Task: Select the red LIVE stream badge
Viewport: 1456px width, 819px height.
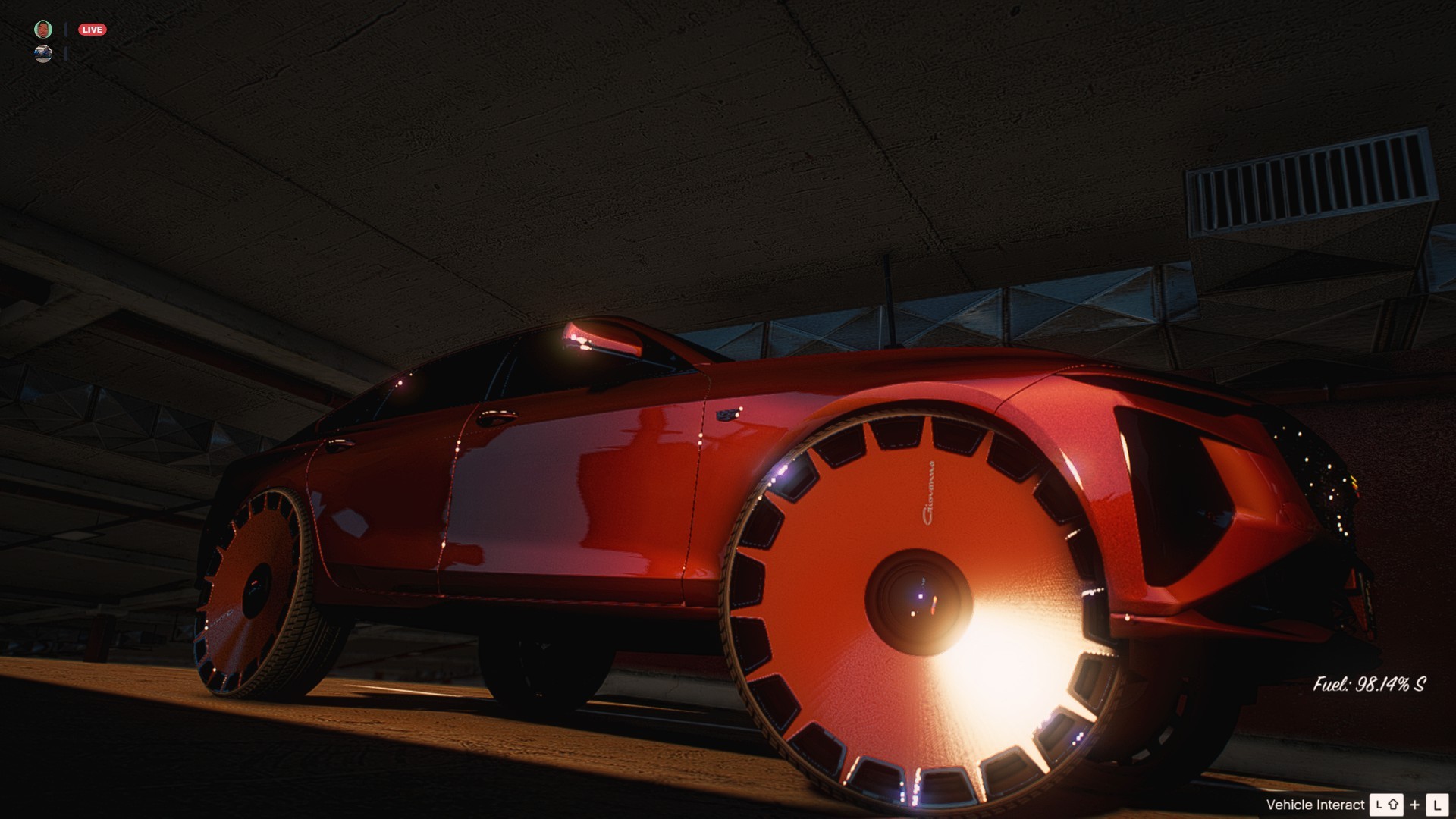Action: pyautogui.click(x=93, y=30)
